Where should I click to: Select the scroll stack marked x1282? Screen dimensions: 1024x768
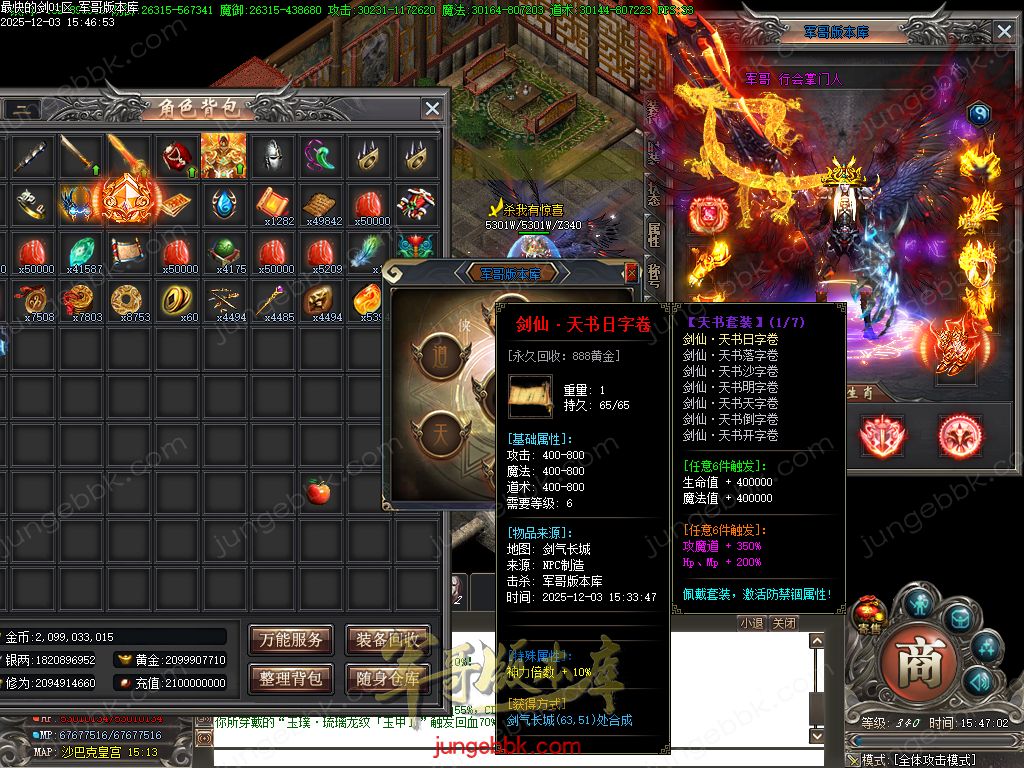pos(271,203)
